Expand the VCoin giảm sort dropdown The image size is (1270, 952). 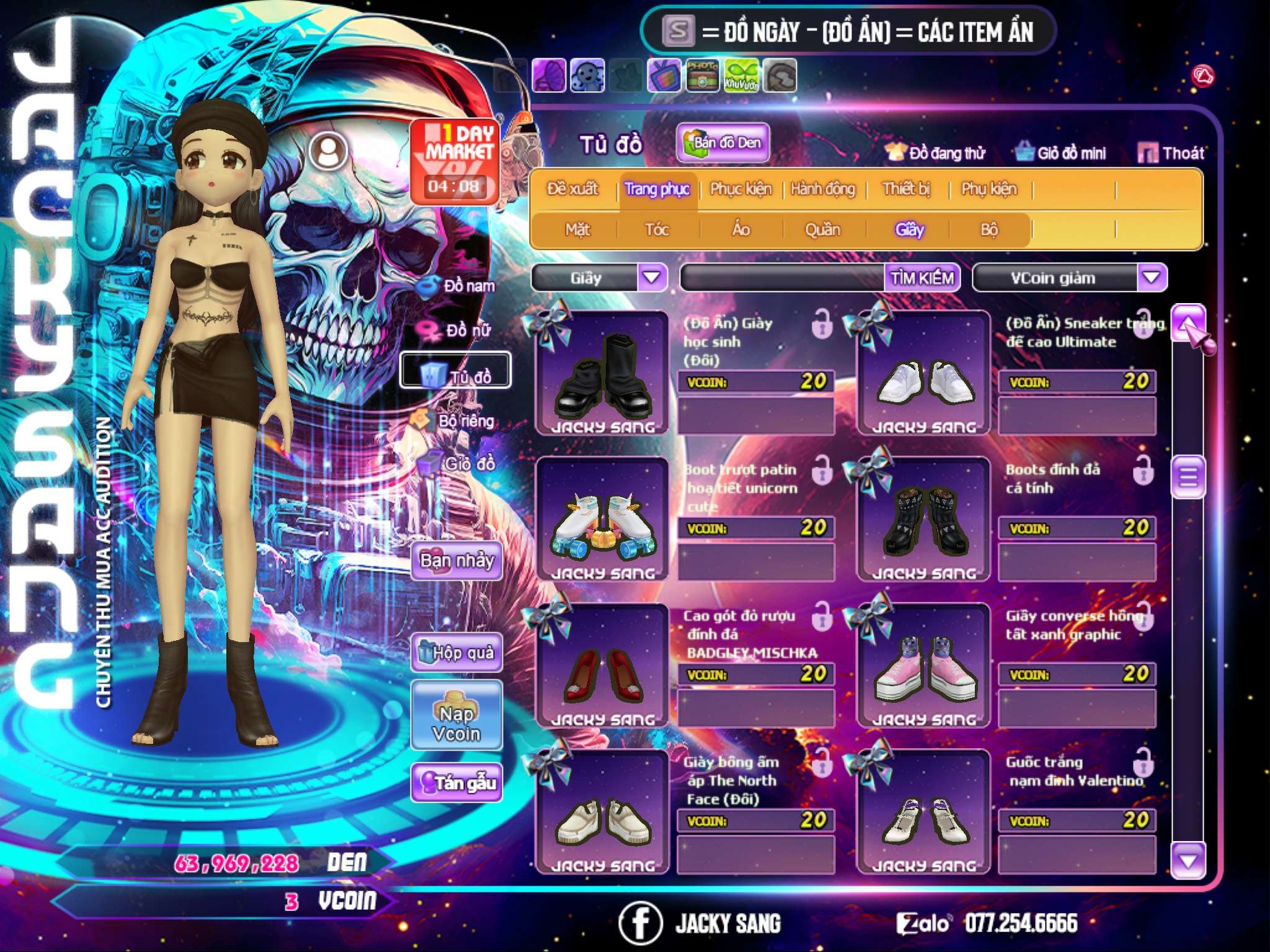(x=1152, y=278)
